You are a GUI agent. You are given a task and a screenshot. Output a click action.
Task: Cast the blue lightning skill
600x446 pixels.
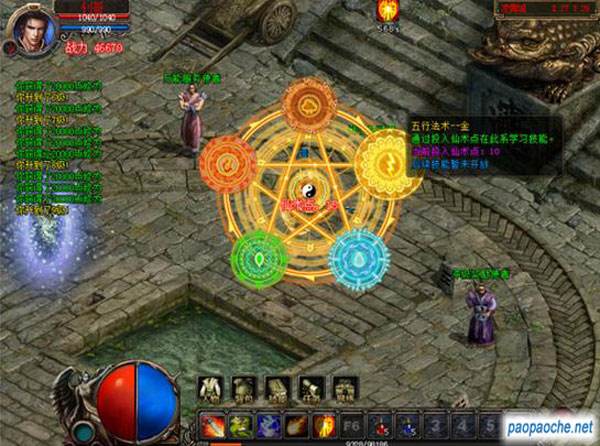(267, 424)
